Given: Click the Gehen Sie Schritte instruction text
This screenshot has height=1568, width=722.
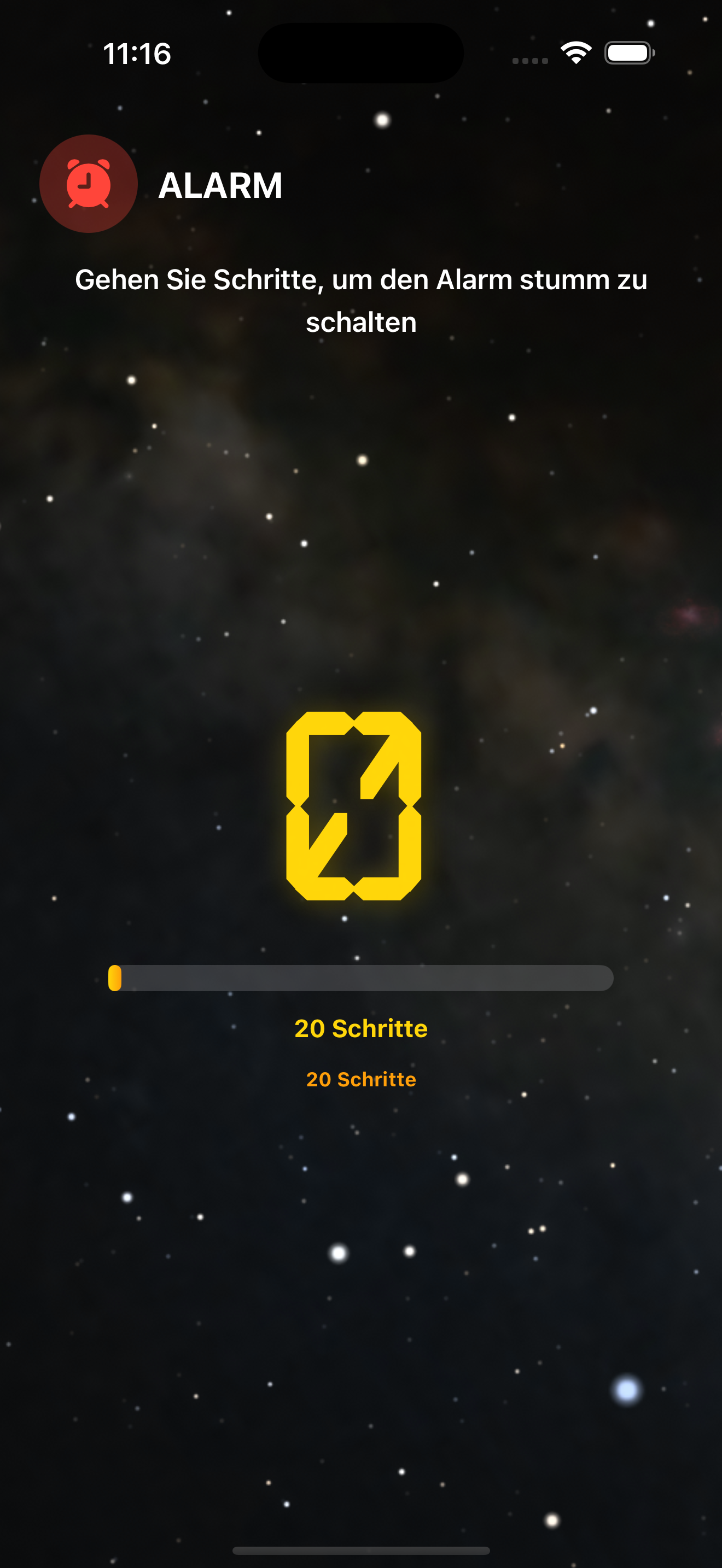Looking at the screenshot, I should 360,301.
